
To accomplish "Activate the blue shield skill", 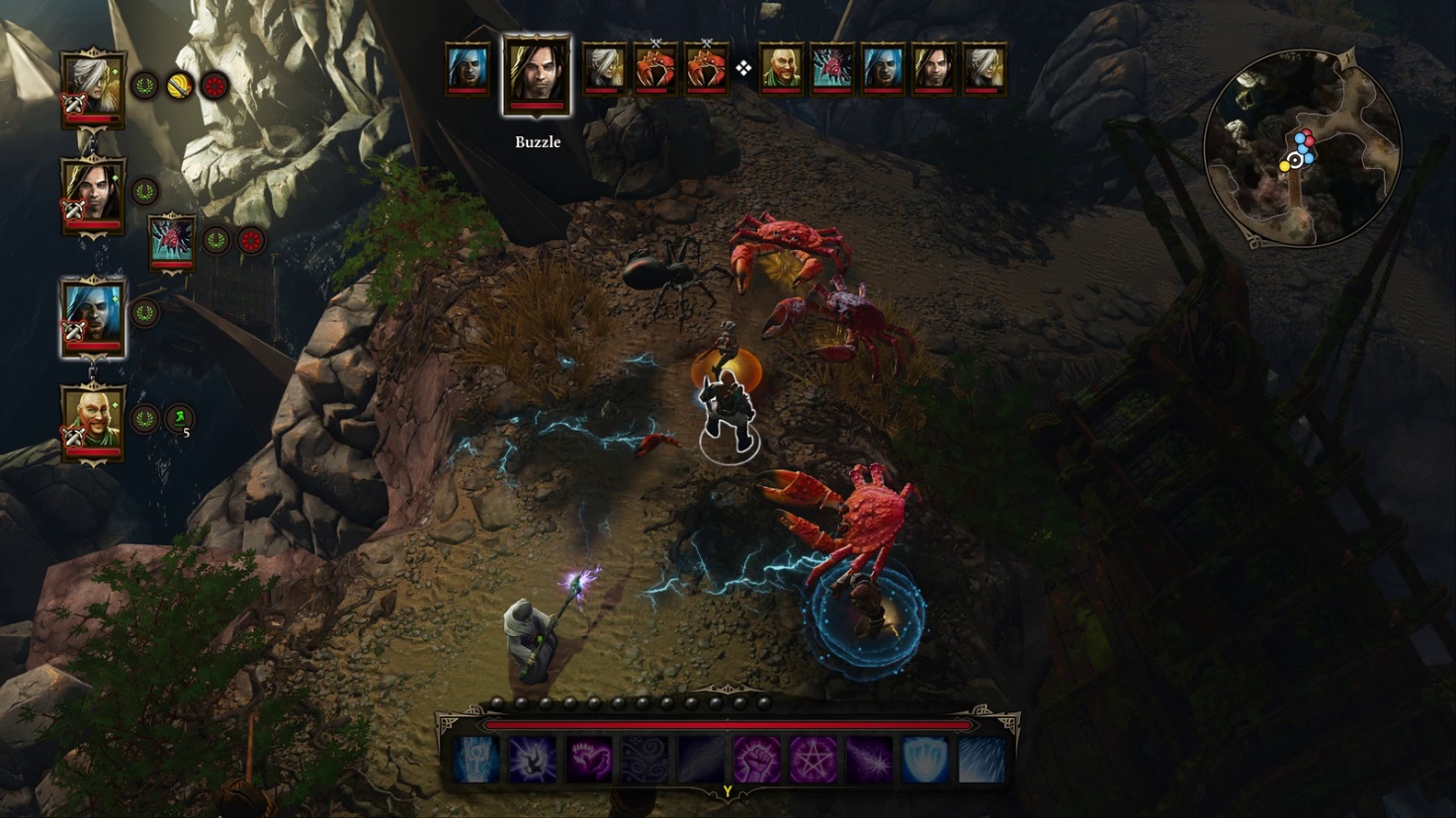I will pyautogui.click(x=926, y=760).
